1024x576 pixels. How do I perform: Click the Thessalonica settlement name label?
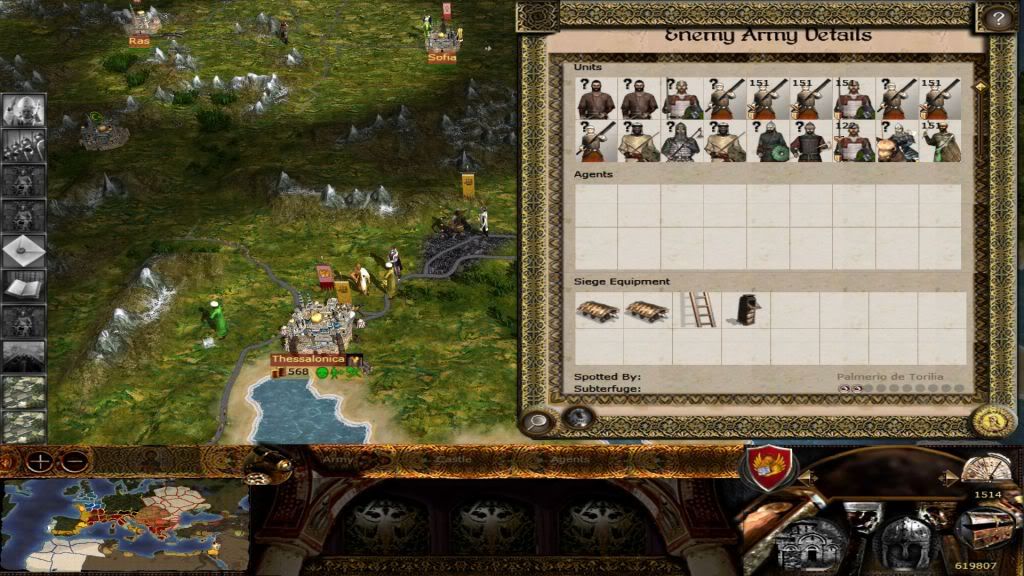308,359
